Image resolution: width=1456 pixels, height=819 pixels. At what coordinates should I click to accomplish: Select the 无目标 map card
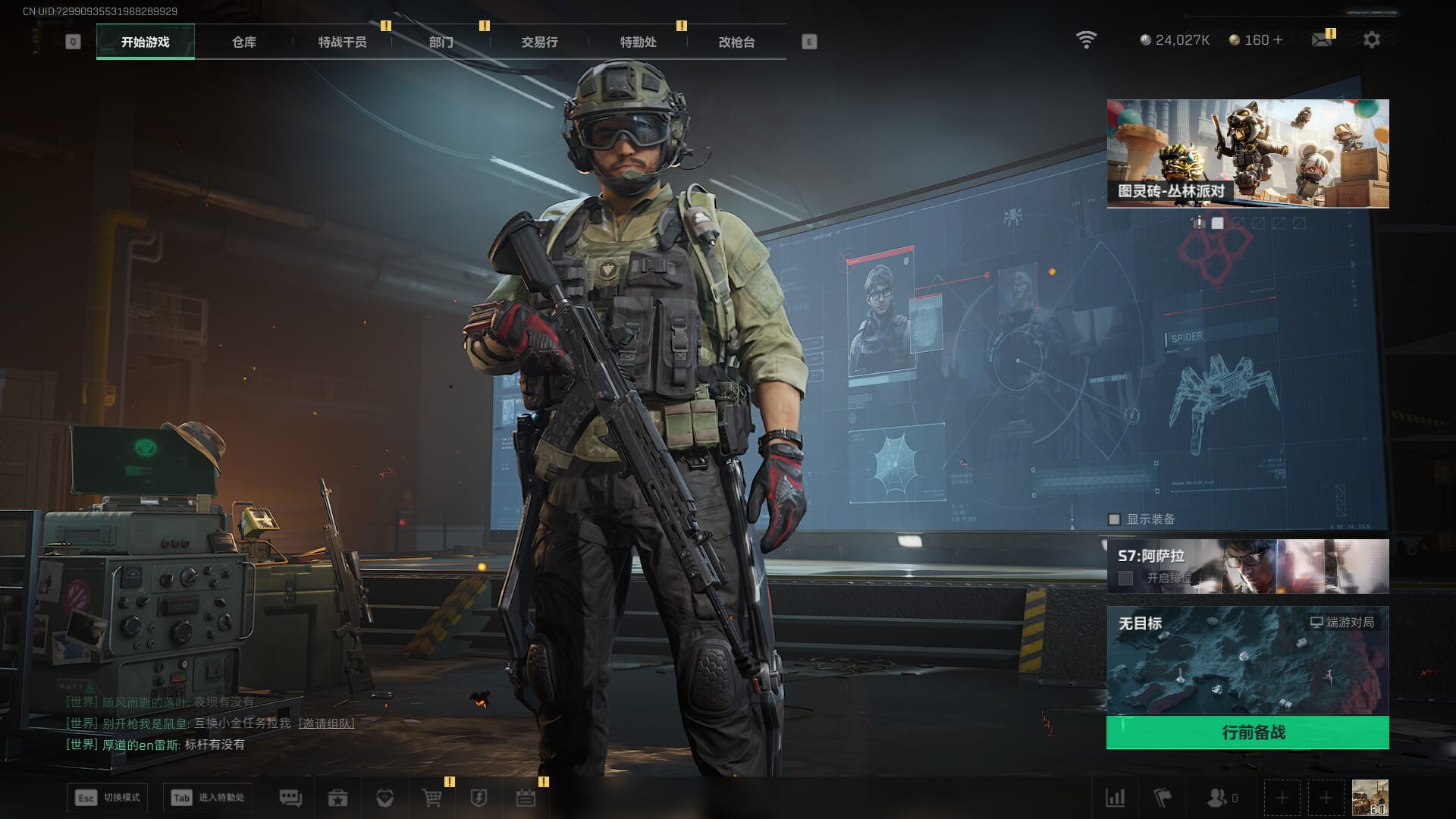coord(1247,660)
